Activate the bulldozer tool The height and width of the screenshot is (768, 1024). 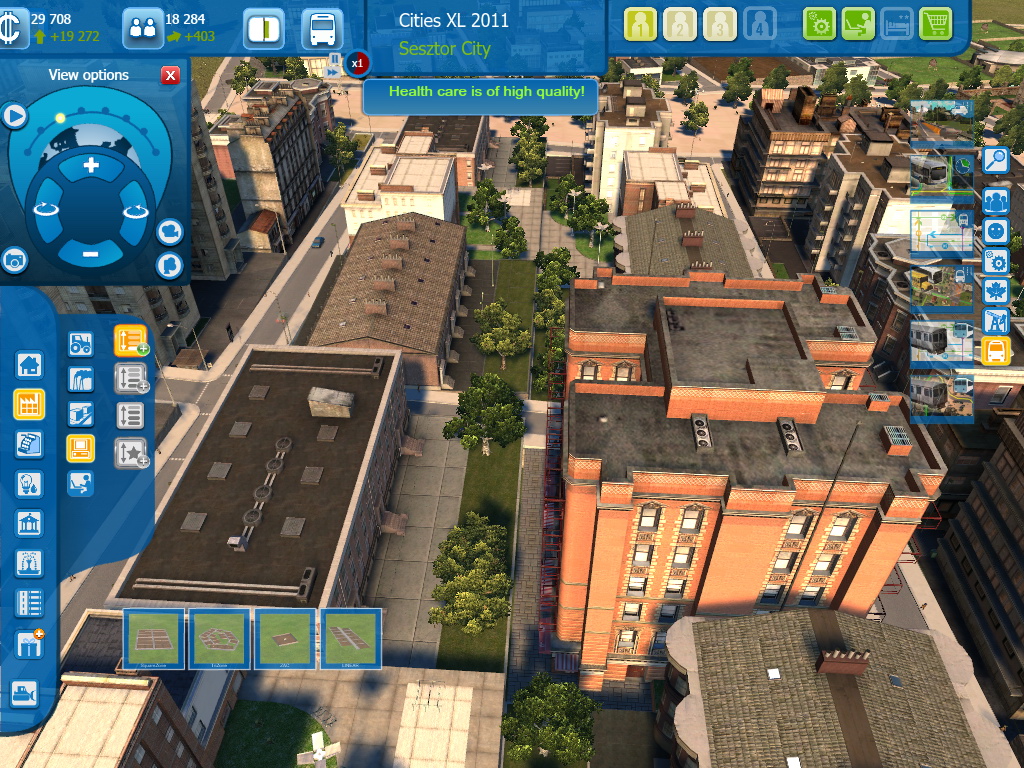(23, 691)
